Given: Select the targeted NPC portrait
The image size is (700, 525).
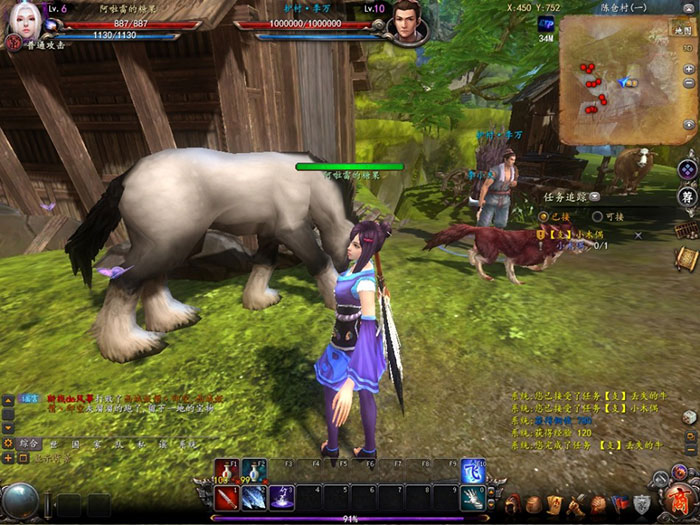Looking at the screenshot, I should pos(408,21).
